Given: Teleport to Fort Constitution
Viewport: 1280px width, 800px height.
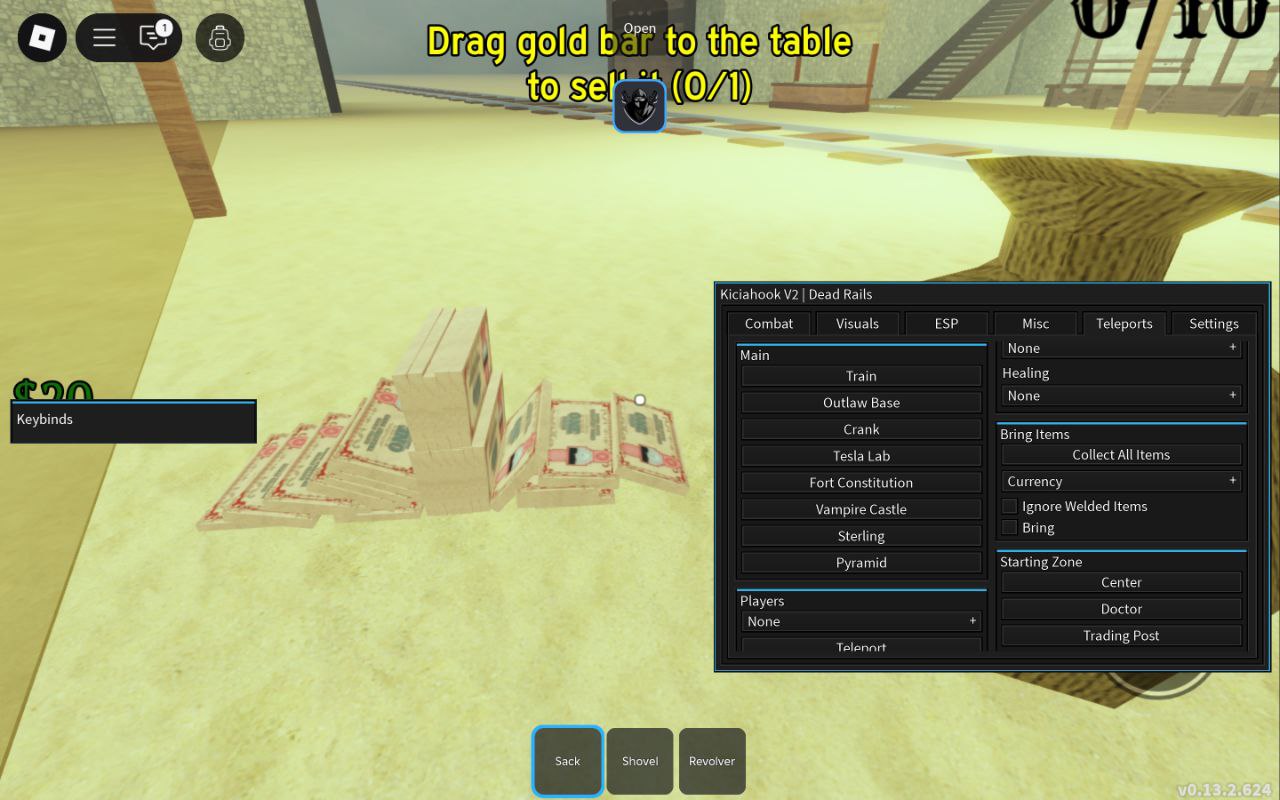Looking at the screenshot, I should pyautogui.click(x=861, y=482).
